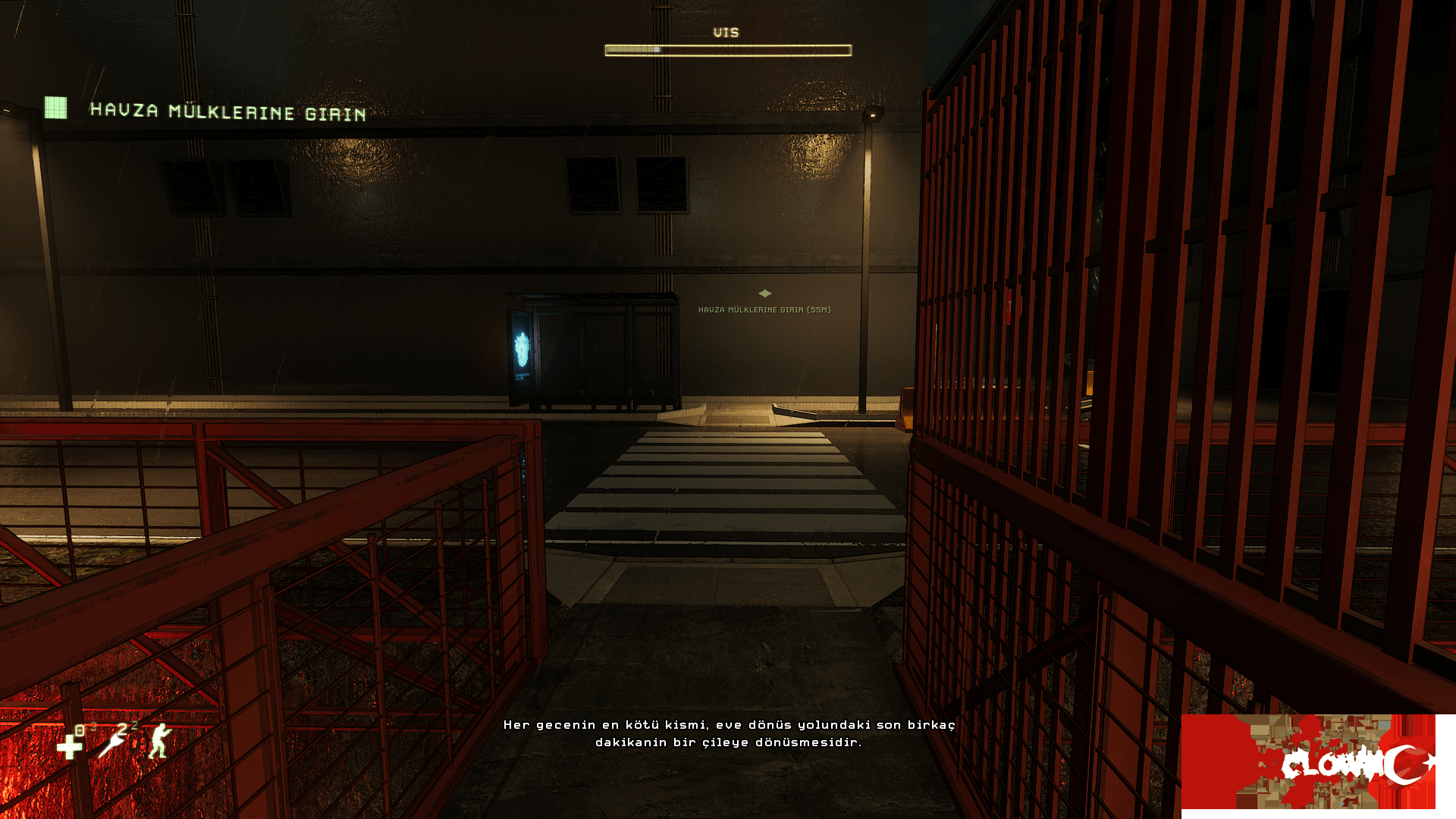Click the ammo magazine icon
The height and width of the screenshot is (819, 1456).
[80, 730]
